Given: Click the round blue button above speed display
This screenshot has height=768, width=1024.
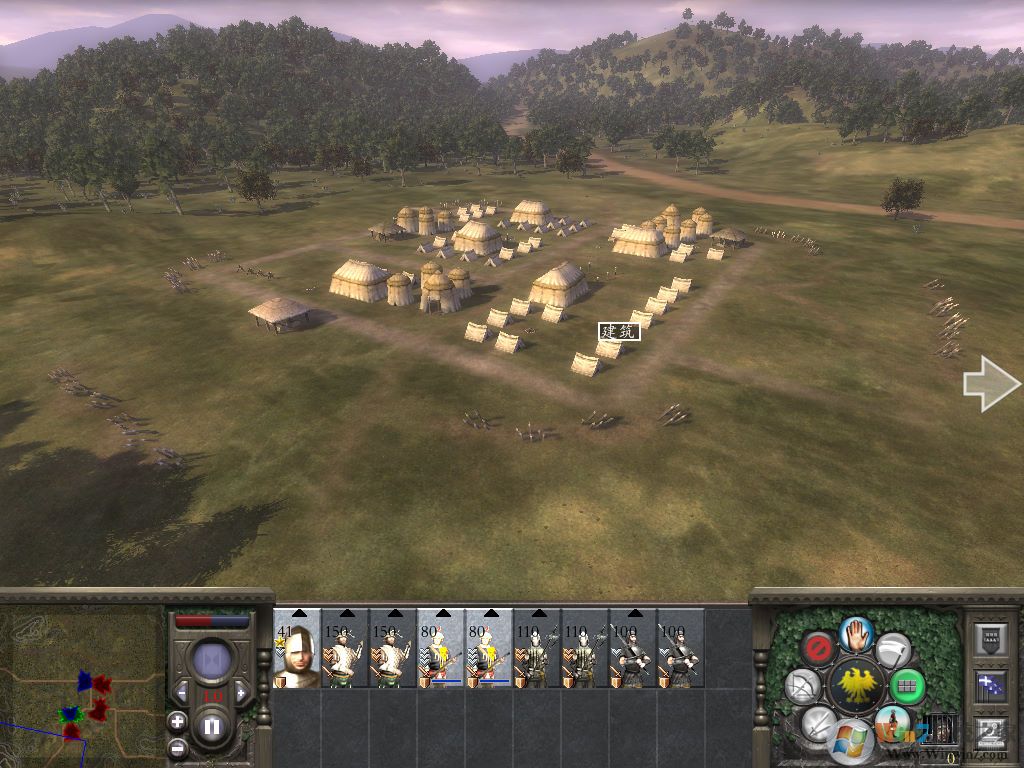Looking at the screenshot, I should pos(212,661).
